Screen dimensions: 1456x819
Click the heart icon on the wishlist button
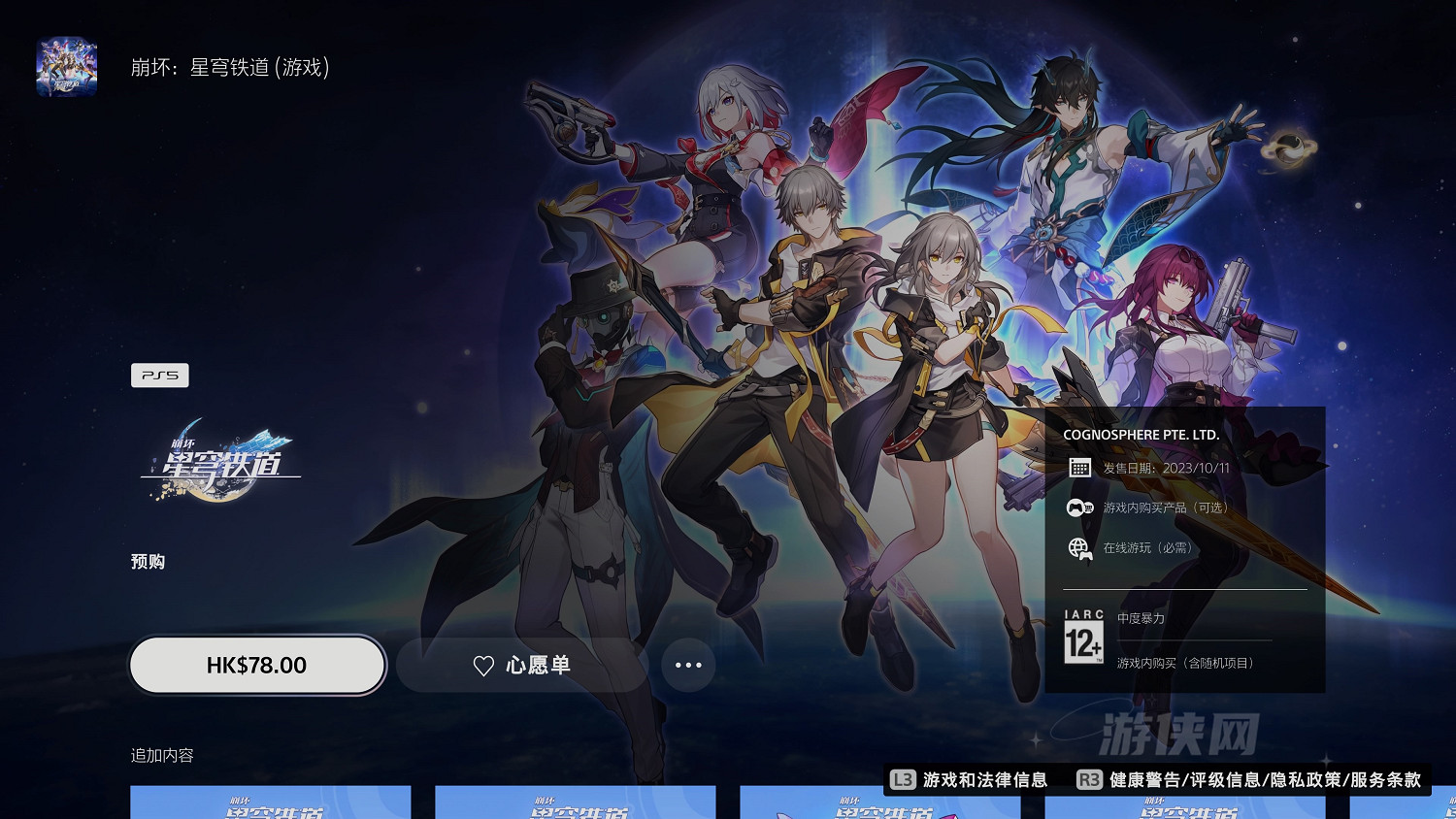[482, 666]
